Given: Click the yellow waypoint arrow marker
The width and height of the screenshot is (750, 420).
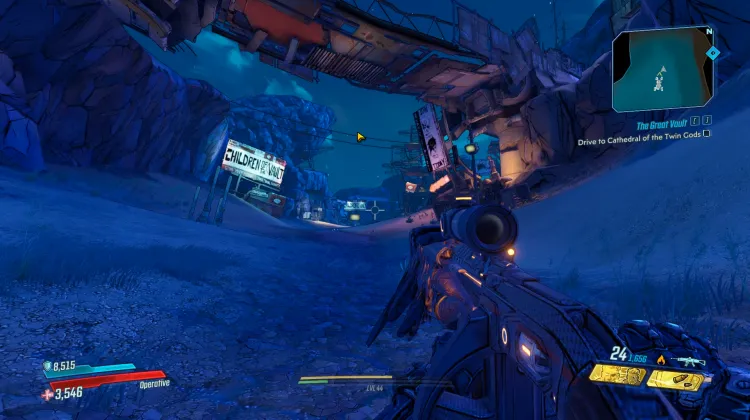Looking at the screenshot, I should (x=361, y=137).
